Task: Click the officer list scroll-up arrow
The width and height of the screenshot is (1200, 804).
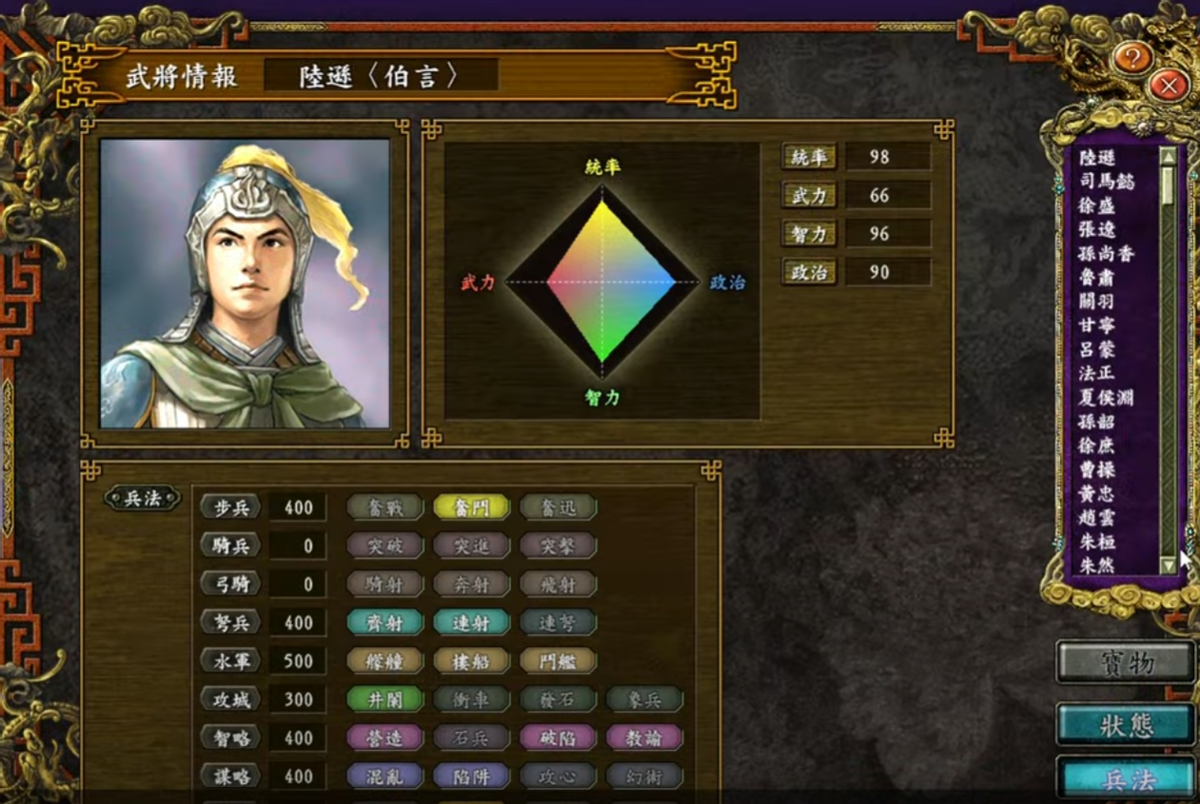Action: tap(1168, 156)
